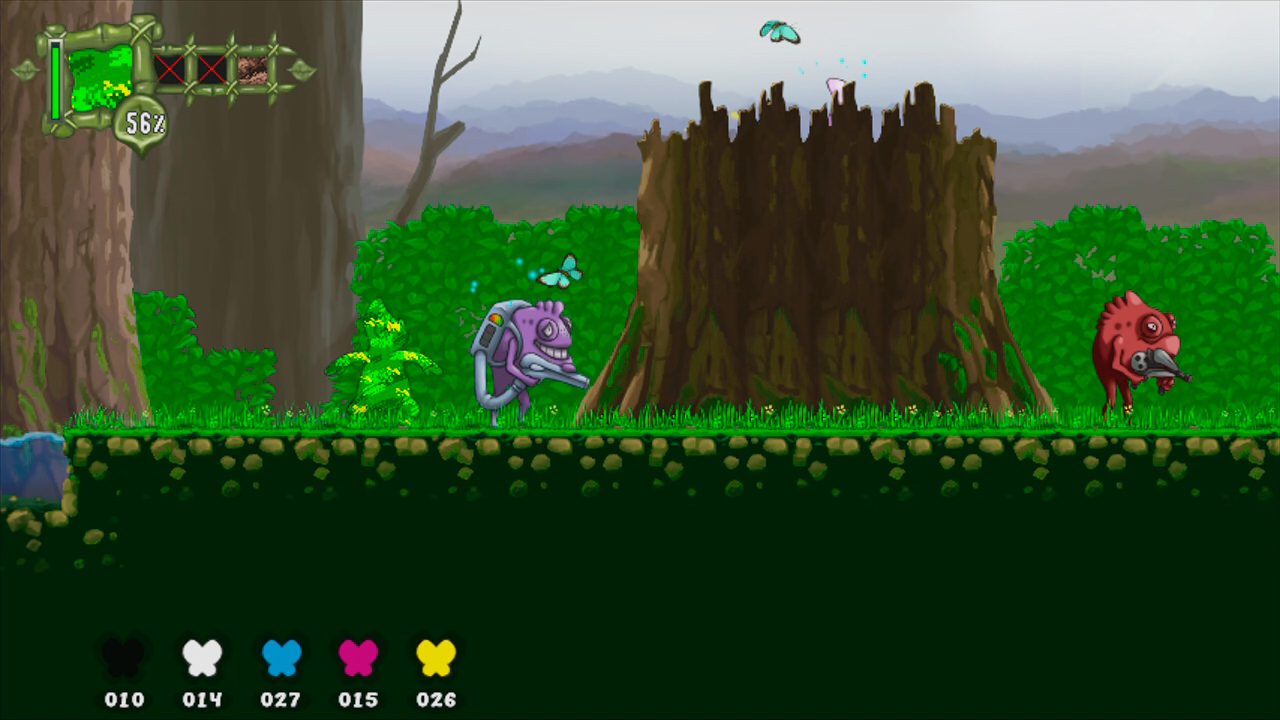Click the black butterfly count 010 label
Viewport: 1280px width, 720px height.
click(122, 700)
